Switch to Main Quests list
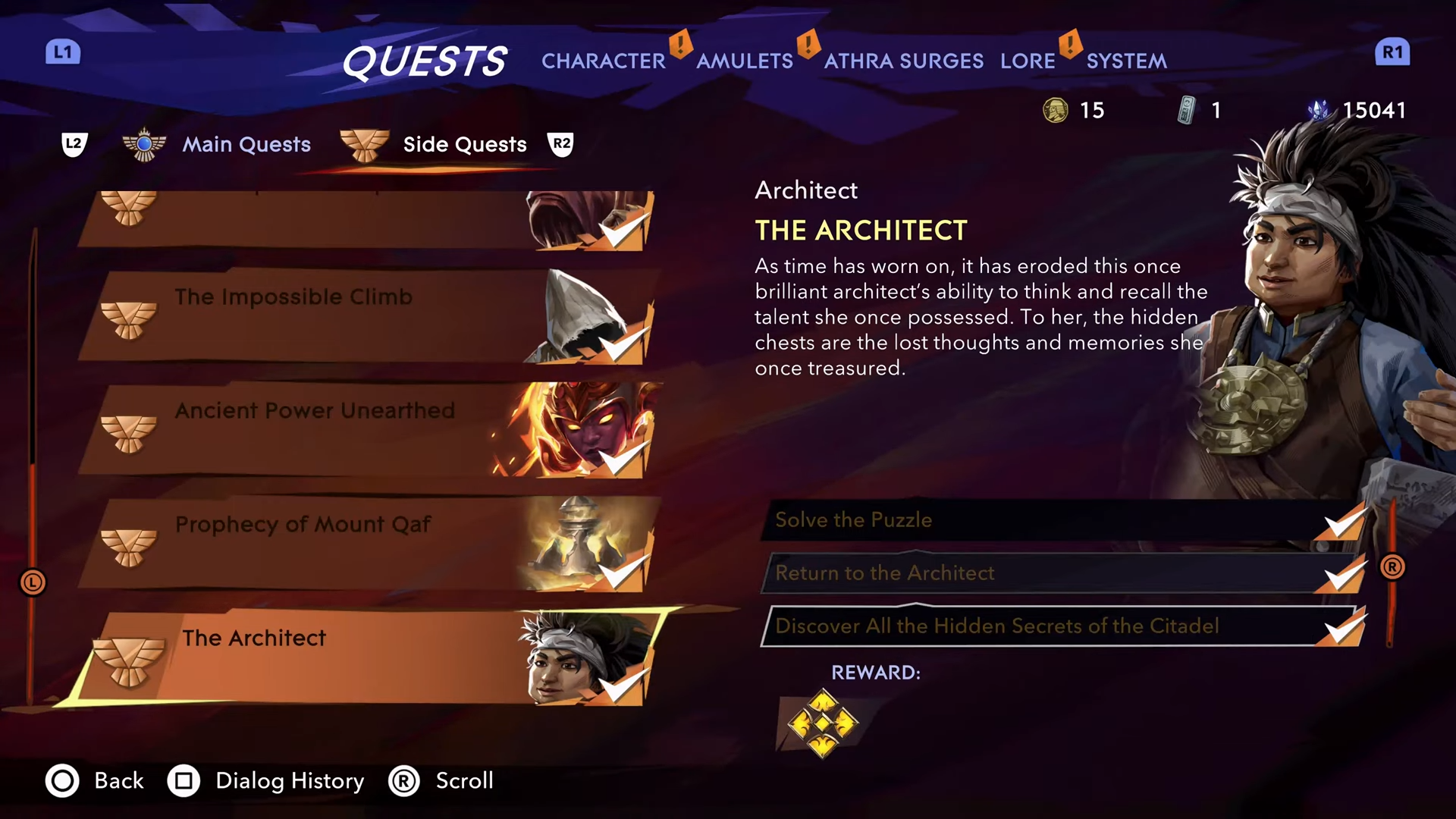Viewport: 1456px width, 819px height. [x=246, y=144]
